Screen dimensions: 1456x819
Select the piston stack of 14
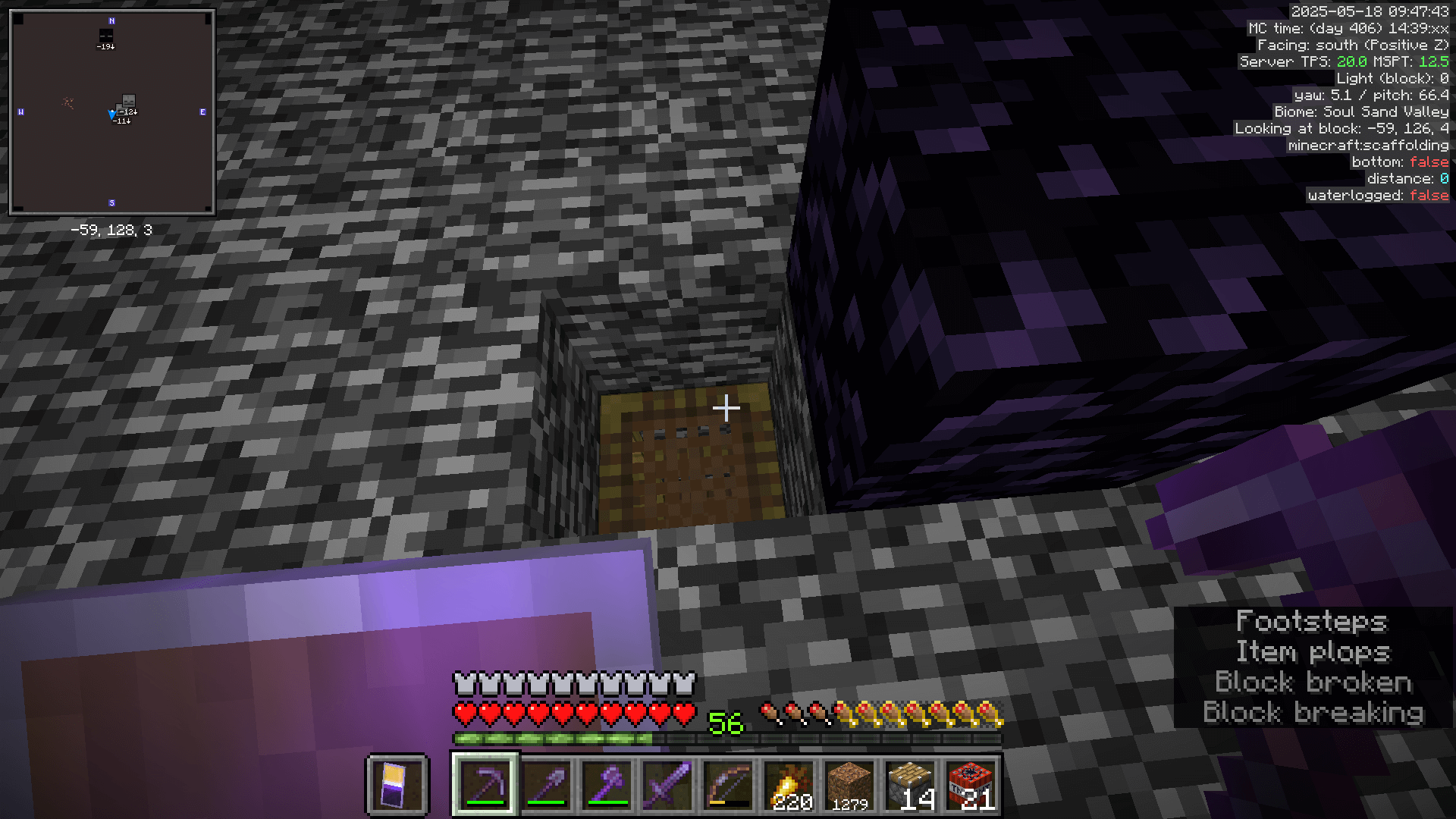point(909,785)
